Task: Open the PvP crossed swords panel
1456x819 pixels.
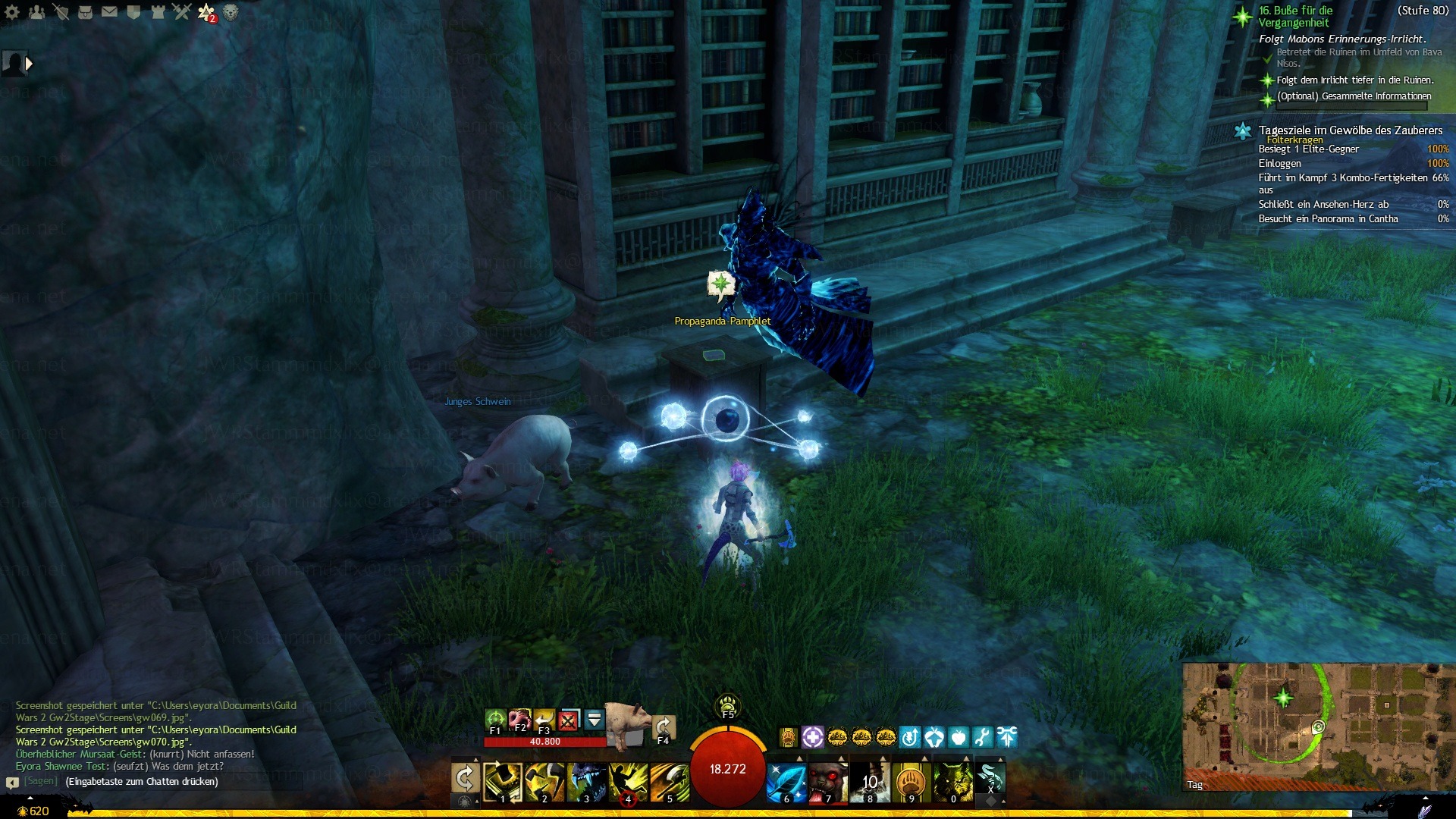Action: (182, 11)
